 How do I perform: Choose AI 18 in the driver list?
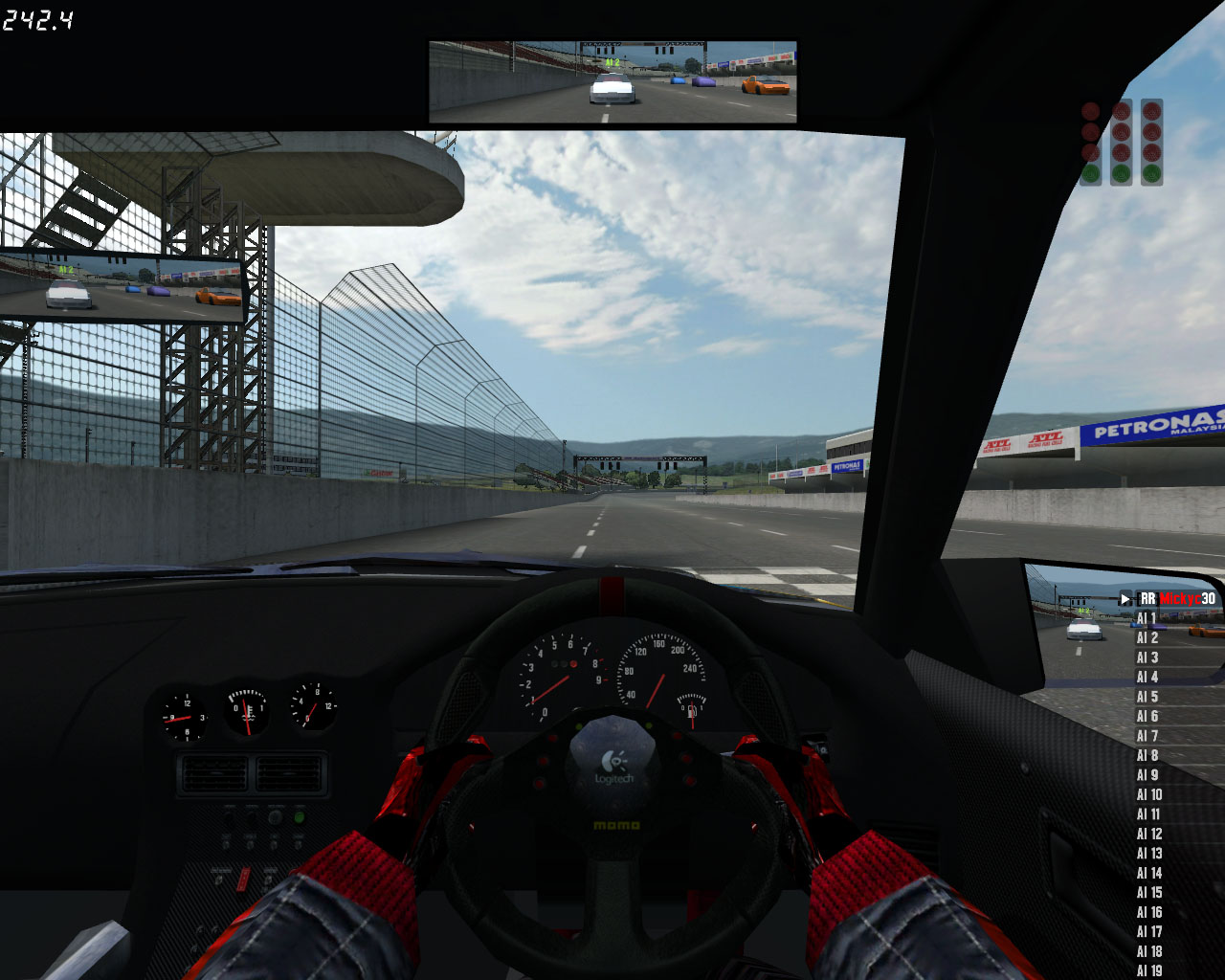click(x=1149, y=951)
